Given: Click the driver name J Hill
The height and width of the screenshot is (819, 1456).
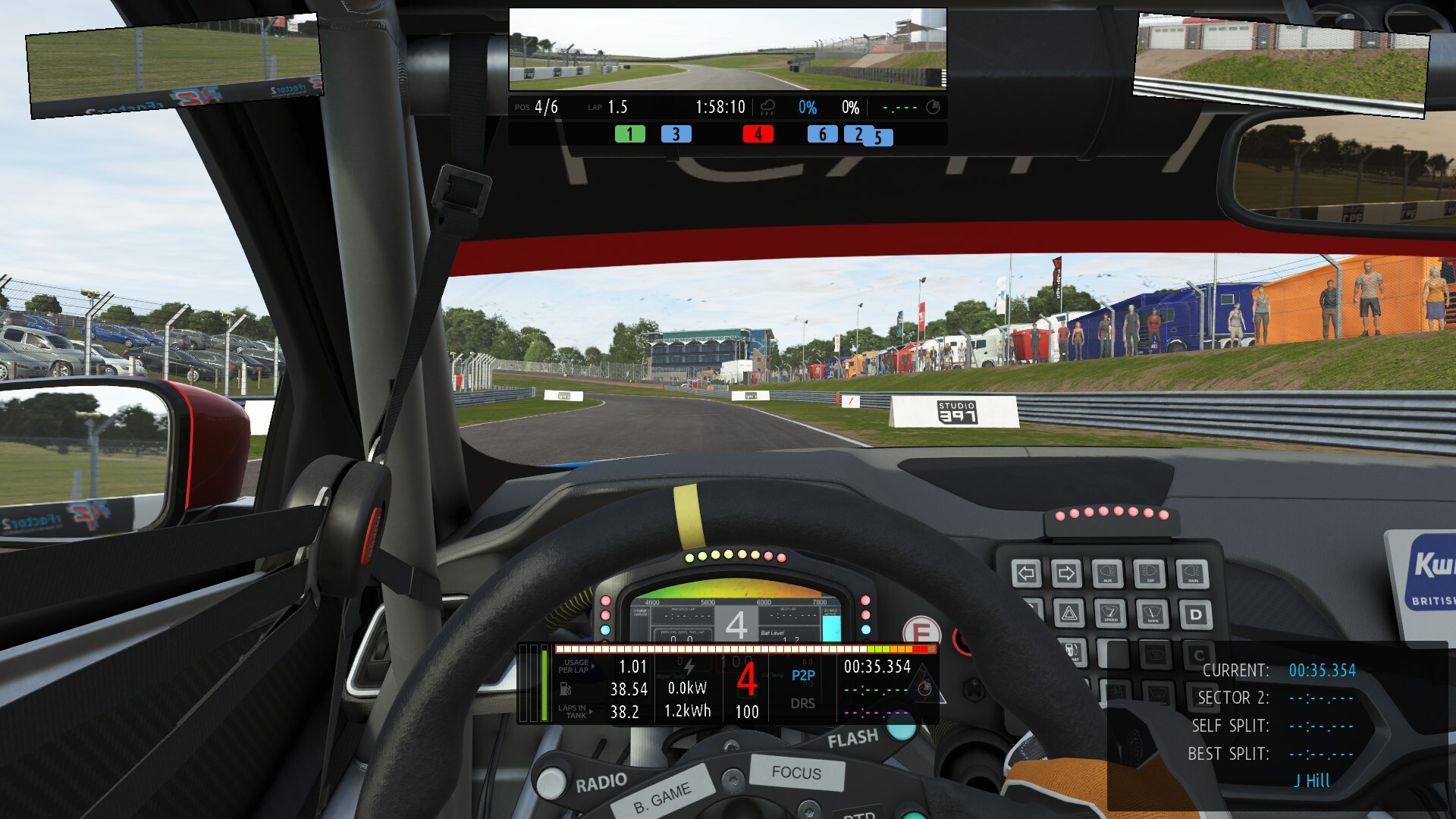Looking at the screenshot, I should coord(1311,780).
